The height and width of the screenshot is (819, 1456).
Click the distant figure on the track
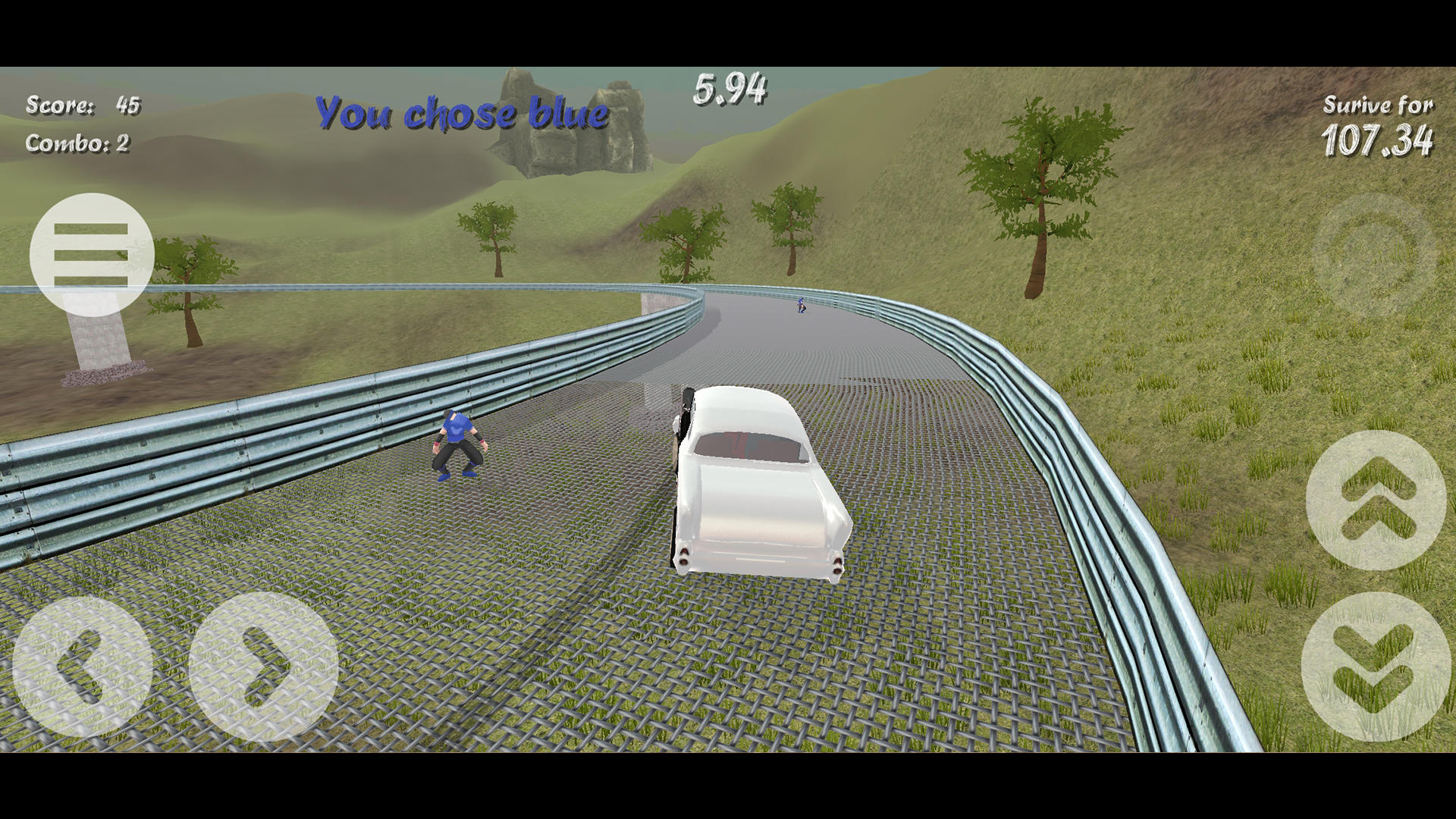(x=800, y=307)
